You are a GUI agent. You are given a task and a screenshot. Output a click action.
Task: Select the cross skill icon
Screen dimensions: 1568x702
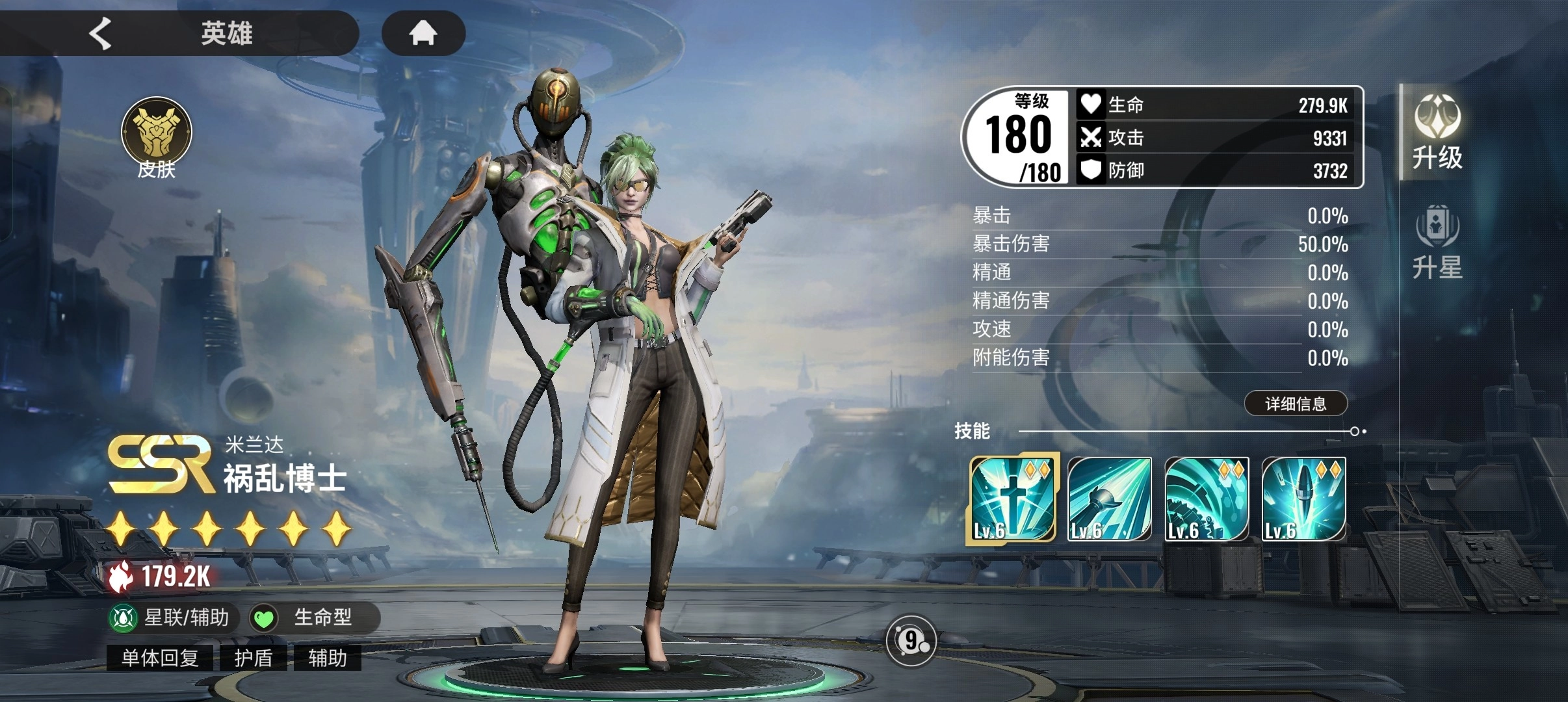[x=1012, y=499]
